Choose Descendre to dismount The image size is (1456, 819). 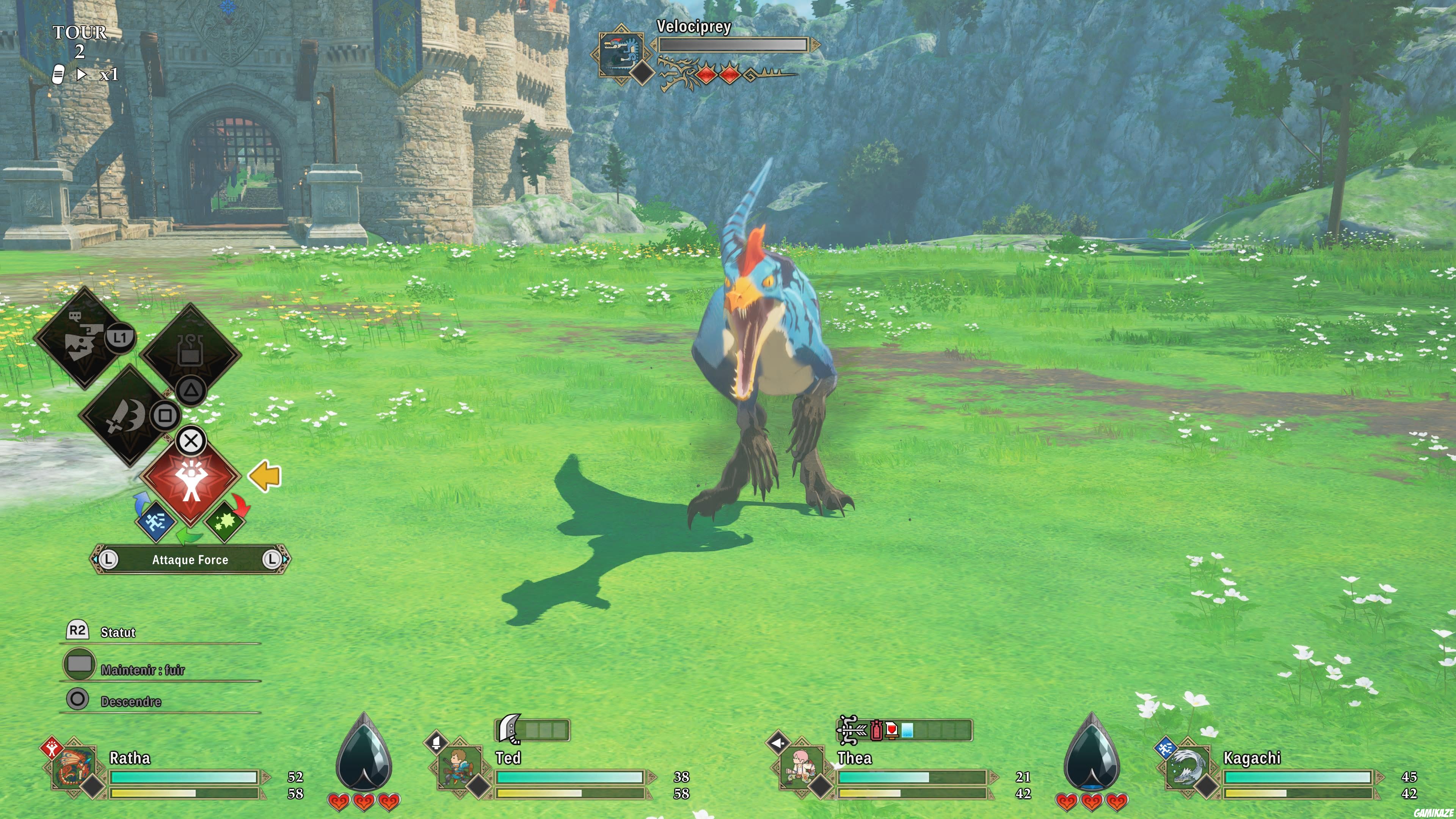(130, 701)
